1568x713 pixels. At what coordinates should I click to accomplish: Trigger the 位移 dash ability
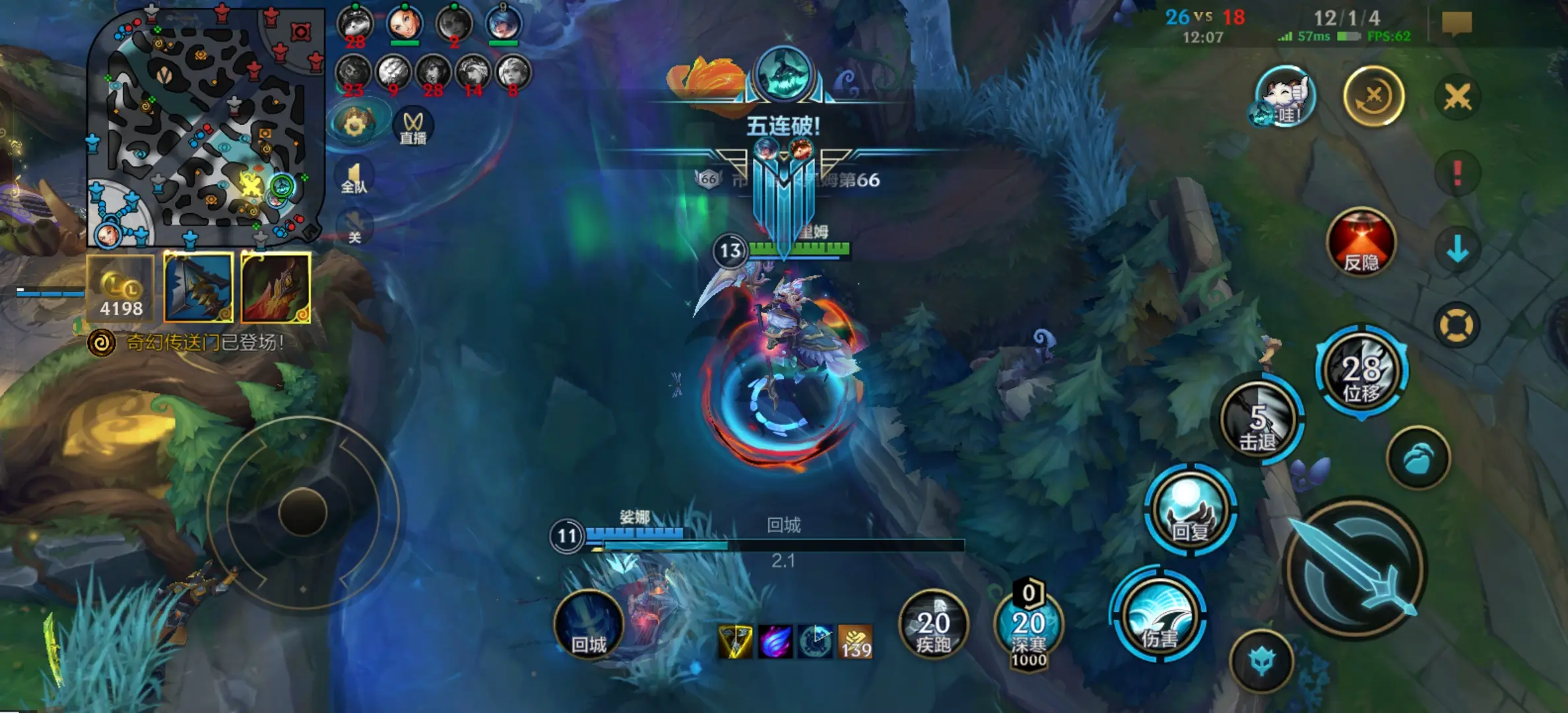1361,372
